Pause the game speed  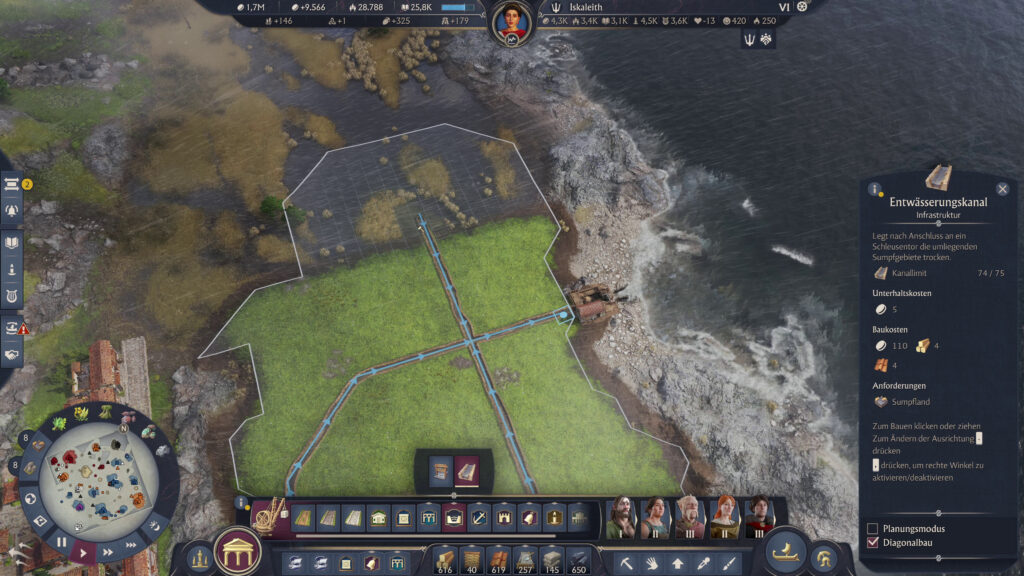tap(61, 542)
